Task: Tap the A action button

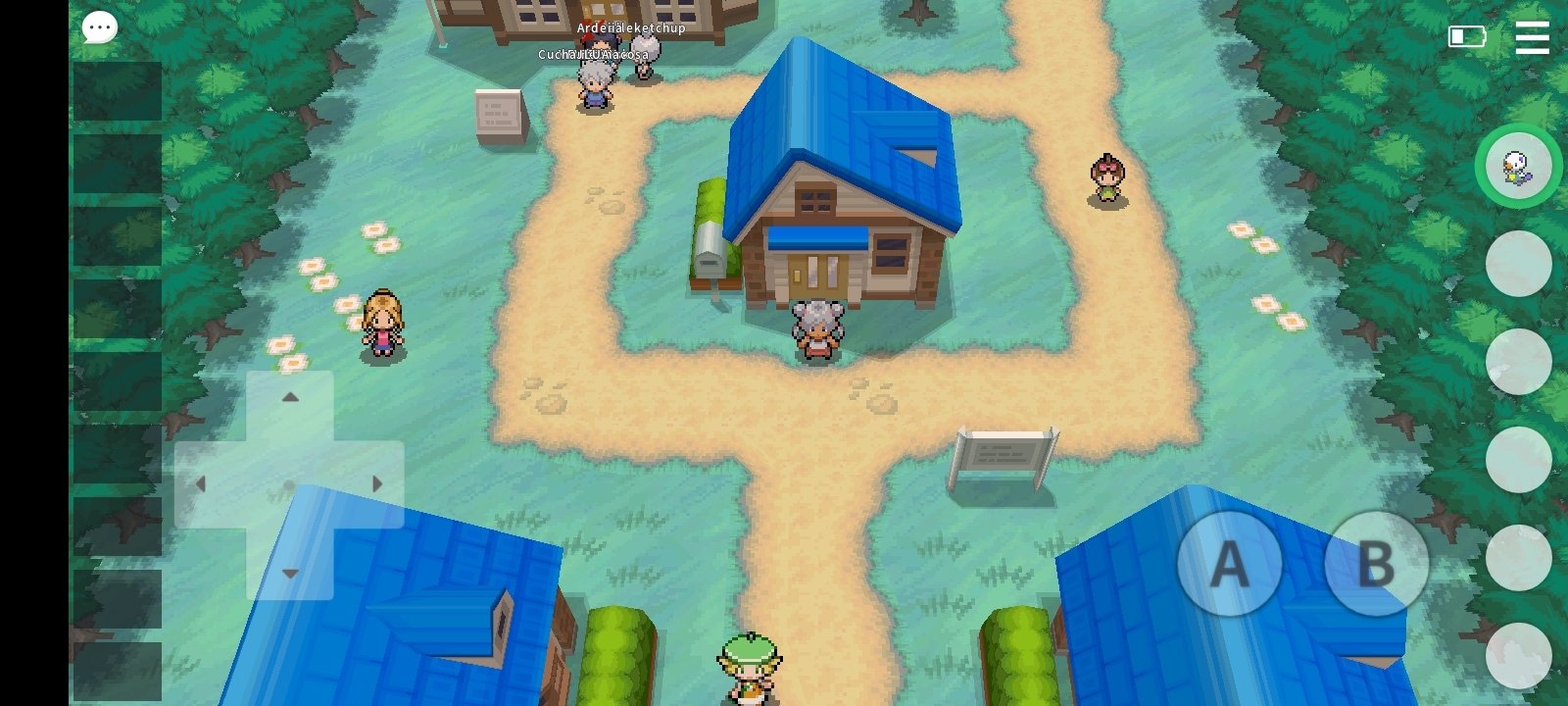Action: coord(1229,564)
